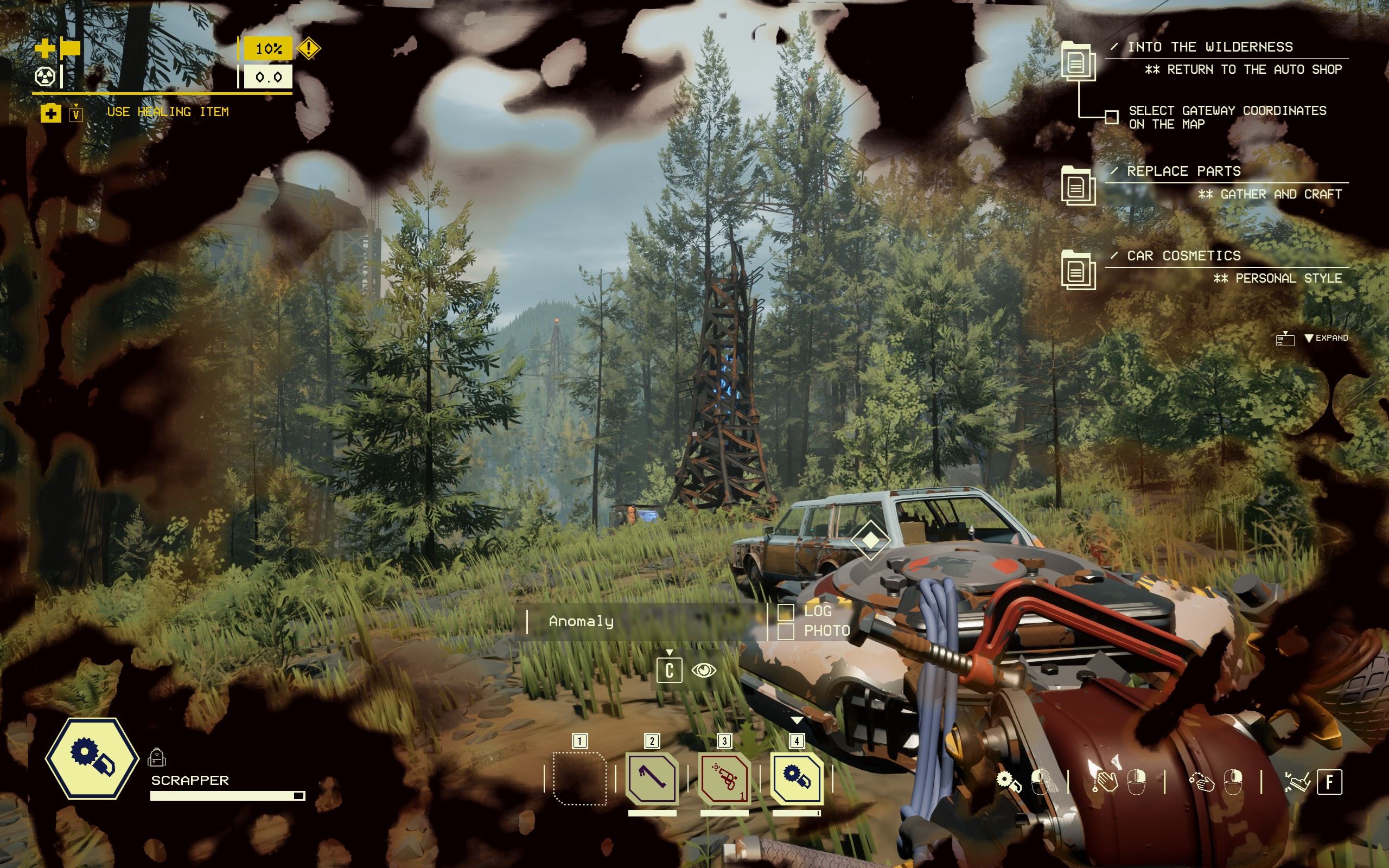Check the PHOTO checkbox for the Anomaly
Image resolution: width=1389 pixels, height=868 pixels.
pyautogui.click(x=786, y=633)
